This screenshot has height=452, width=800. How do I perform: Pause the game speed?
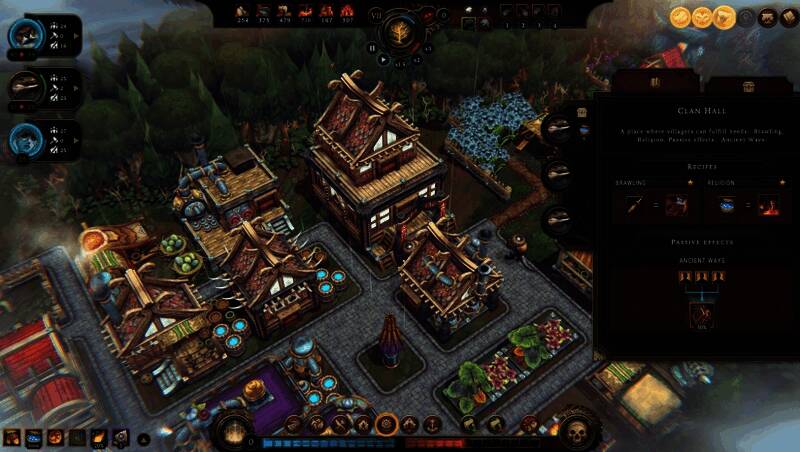[373, 47]
